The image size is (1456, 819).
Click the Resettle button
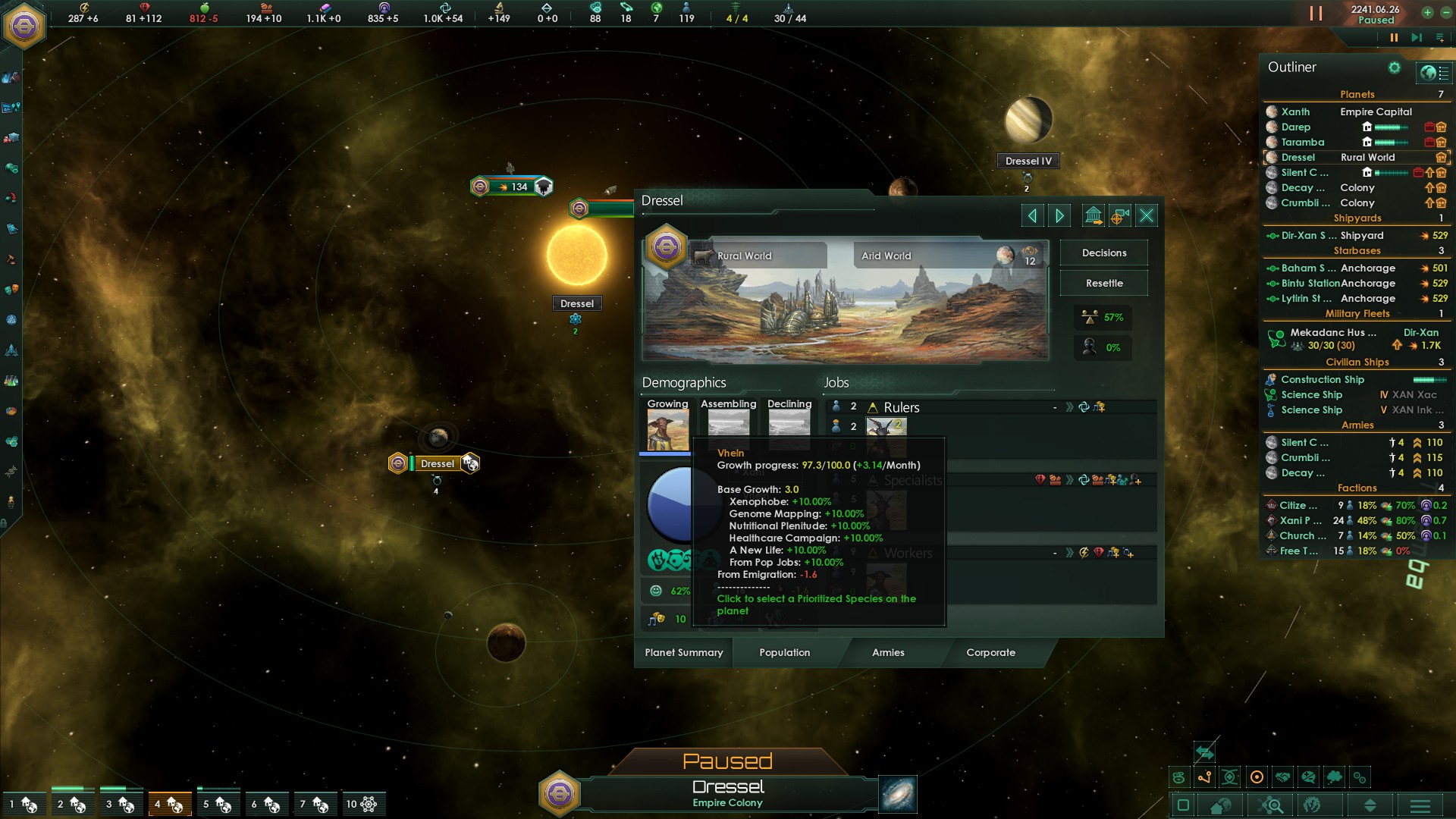tap(1103, 283)
